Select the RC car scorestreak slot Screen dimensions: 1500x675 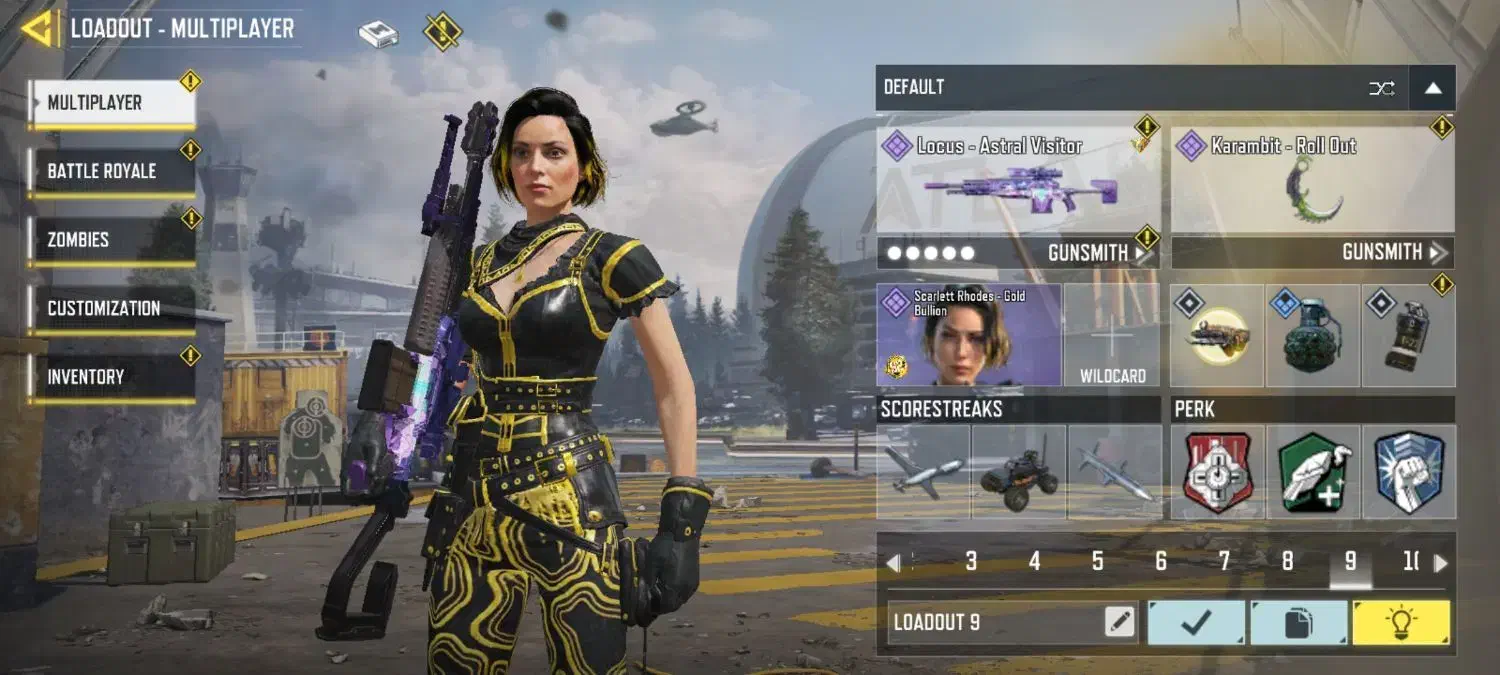1018,472
